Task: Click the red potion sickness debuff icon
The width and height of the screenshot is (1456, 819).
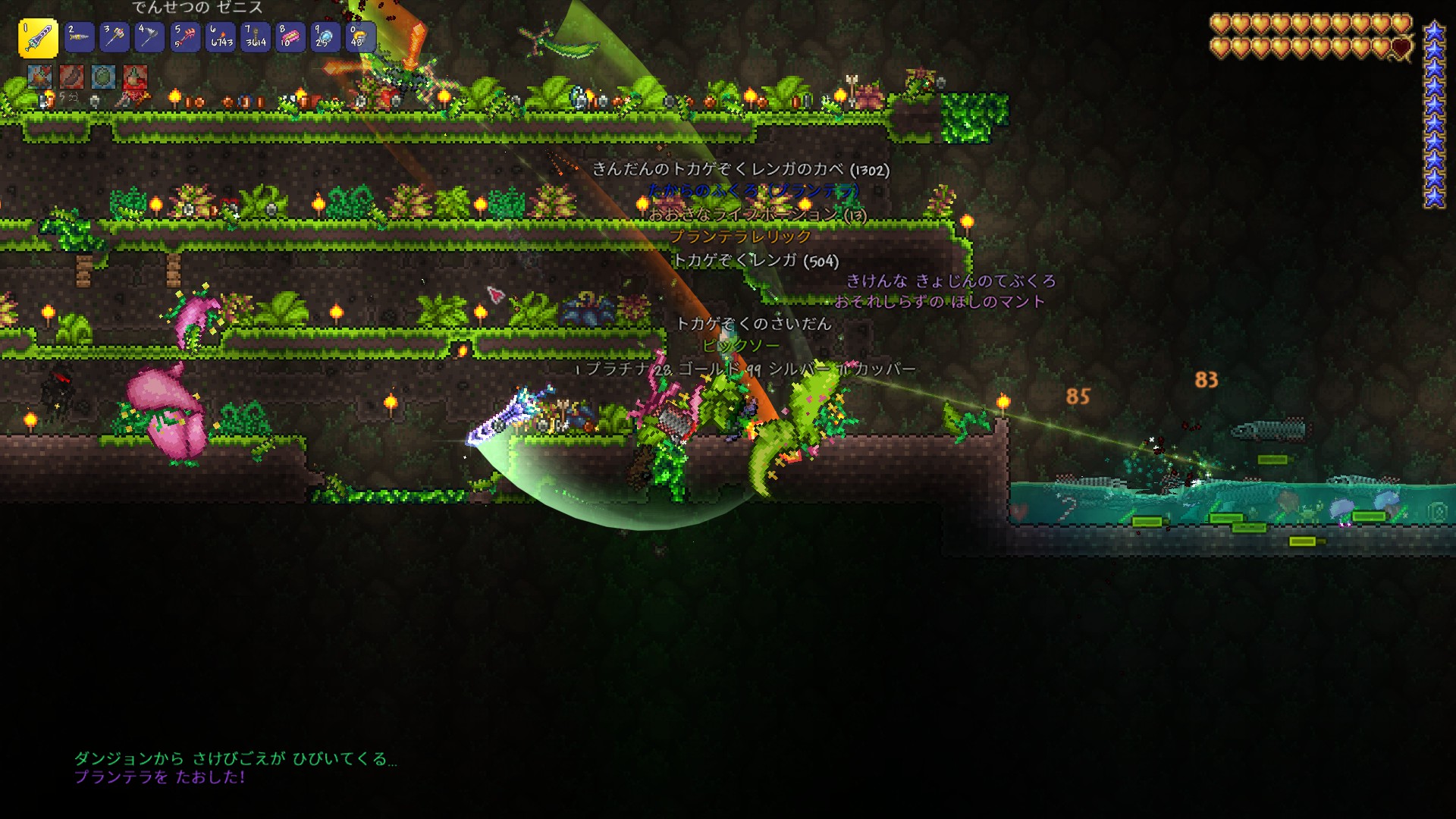Action: [x=135, y=77]
